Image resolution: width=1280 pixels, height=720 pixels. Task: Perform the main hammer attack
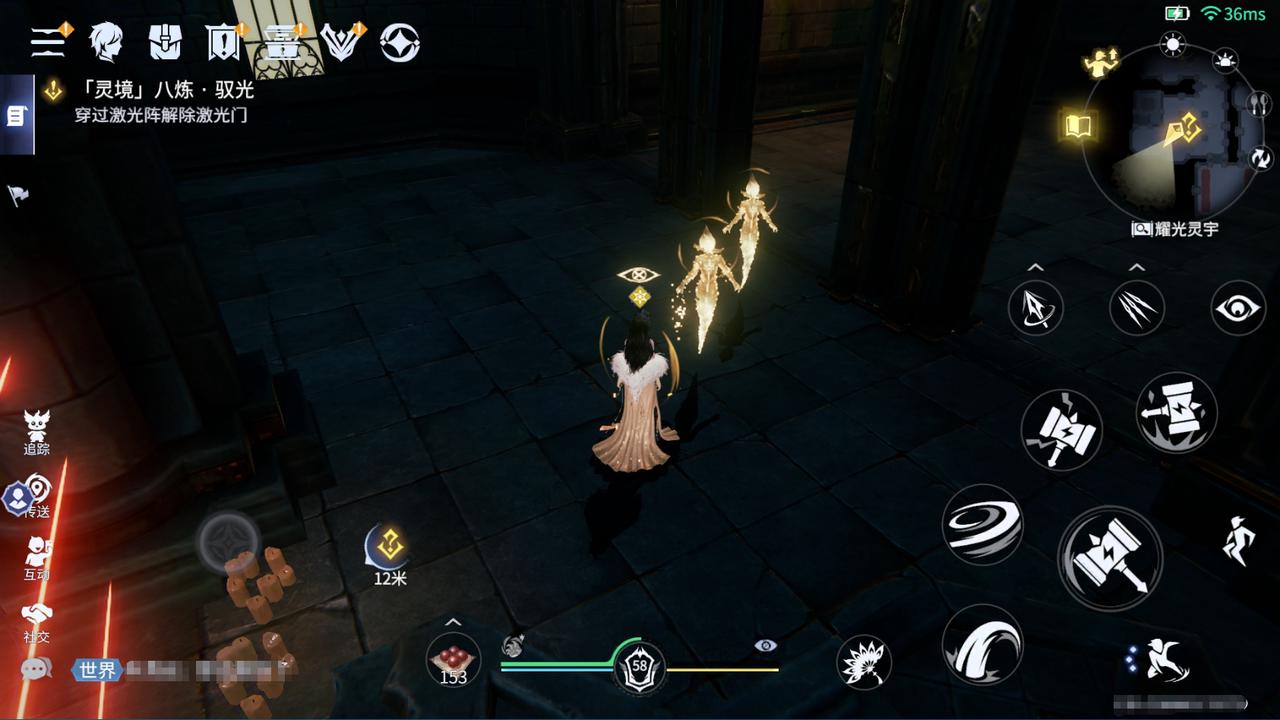click(1110, 557)
